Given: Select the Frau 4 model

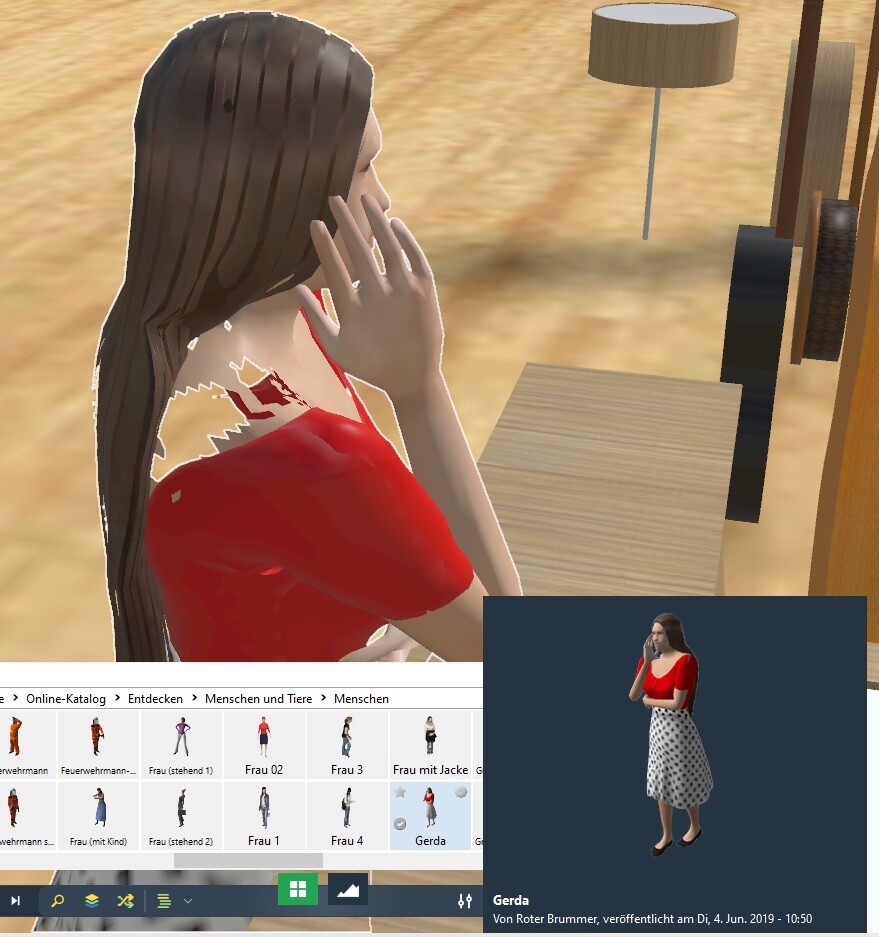Looking at the screenshot, I should (x=347, y=808).
